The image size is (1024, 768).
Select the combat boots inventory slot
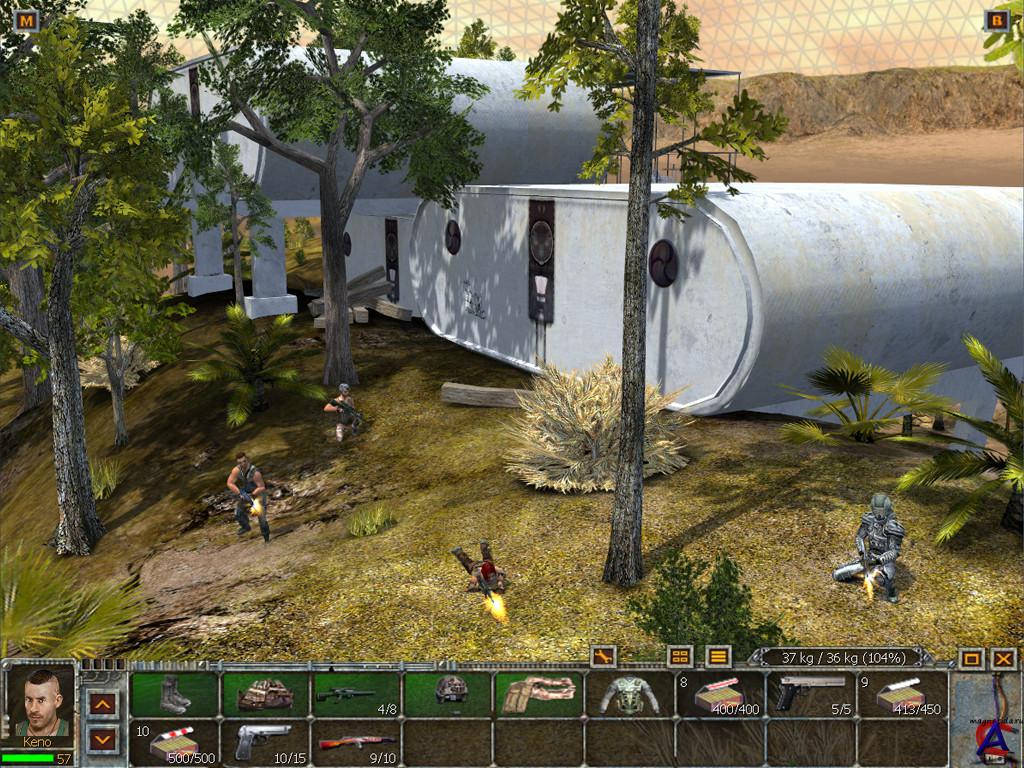tap(174, 694)
